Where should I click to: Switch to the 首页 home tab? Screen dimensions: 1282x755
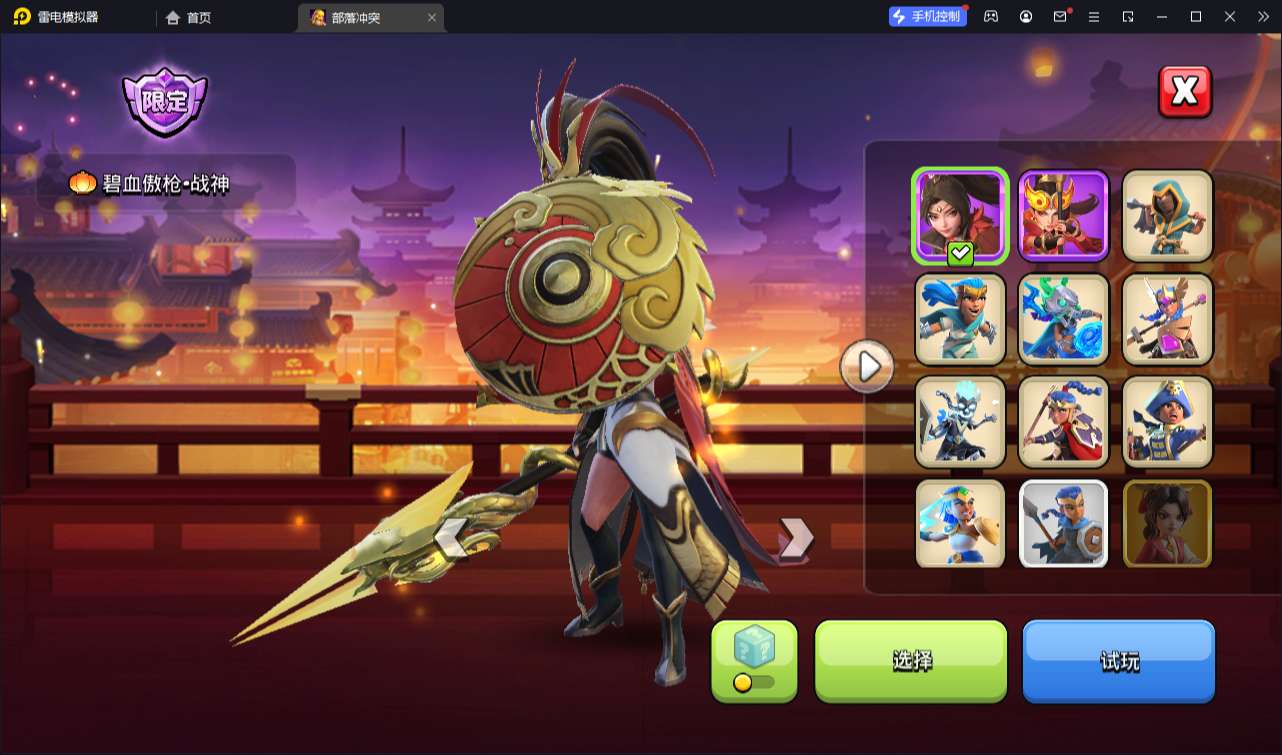tap(188, 17)
